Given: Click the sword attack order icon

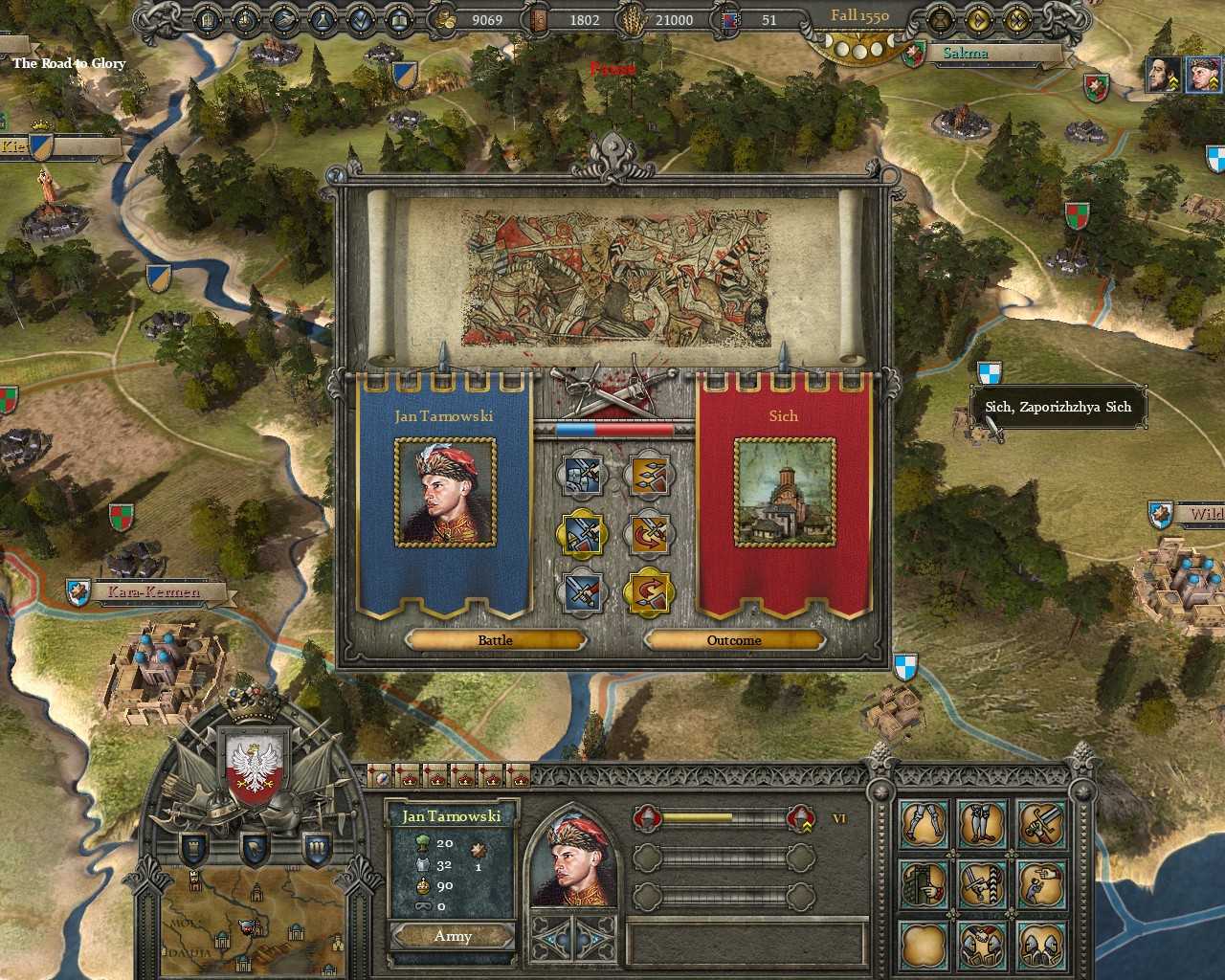Looking at the screenshot, I should (1042, 825).
